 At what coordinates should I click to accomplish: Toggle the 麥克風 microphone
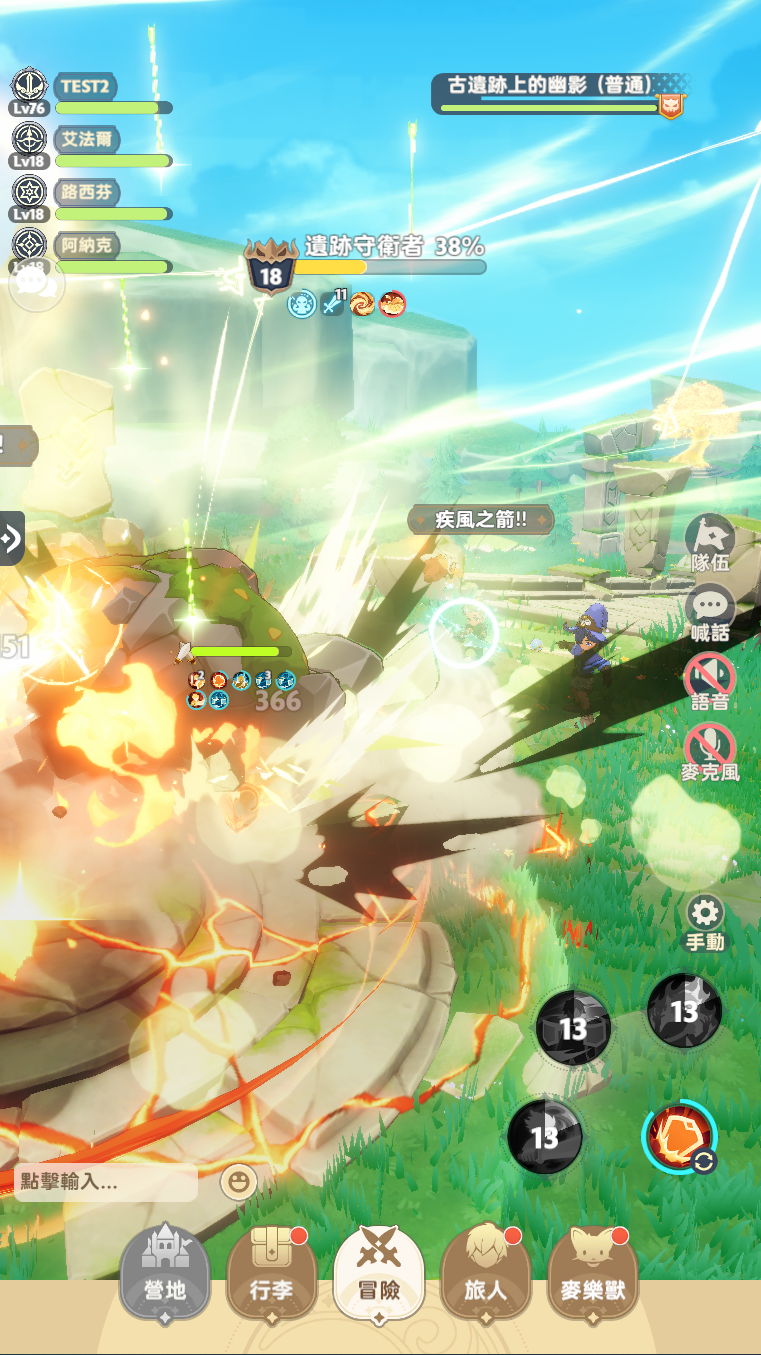pos(710,752)
